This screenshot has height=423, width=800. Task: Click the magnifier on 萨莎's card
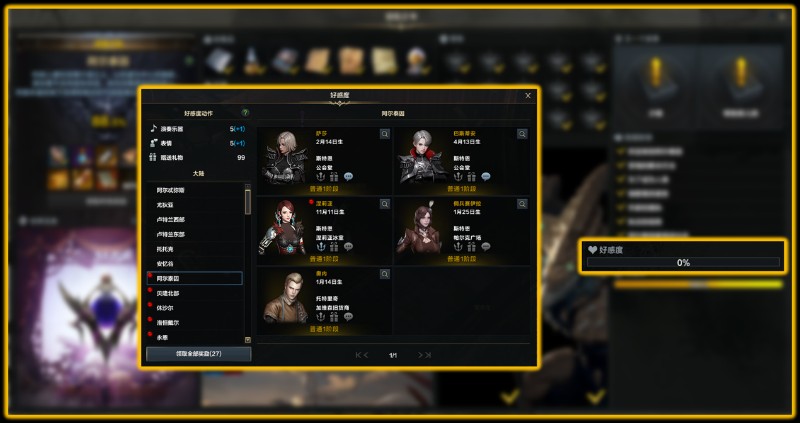pos(385,134)
